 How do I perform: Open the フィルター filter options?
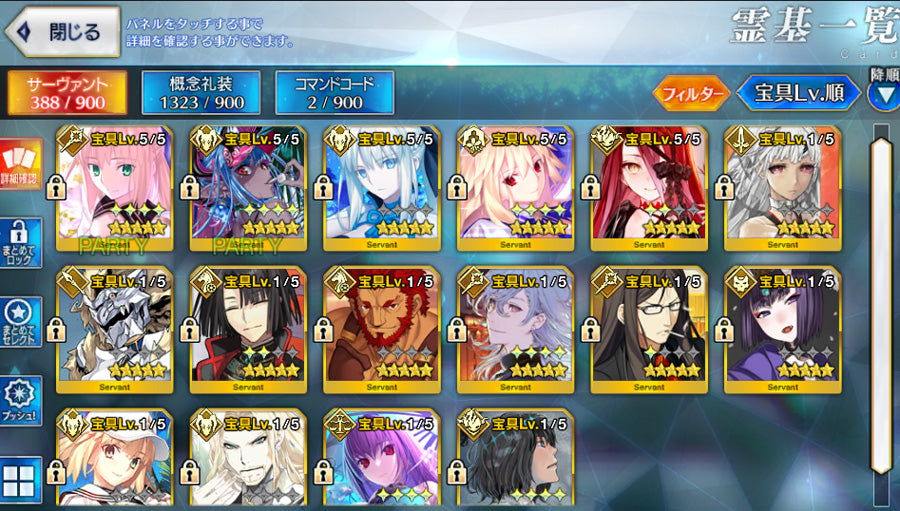click(691, 94)
